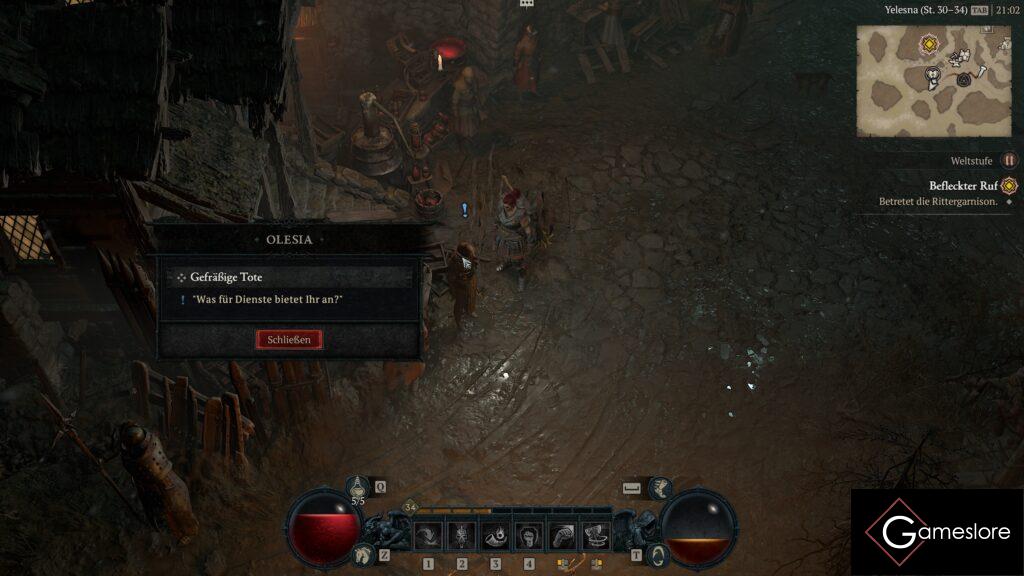Use the fist skill on the hotbar
This screenshot has width=1024, height=576.
point(562,535)
